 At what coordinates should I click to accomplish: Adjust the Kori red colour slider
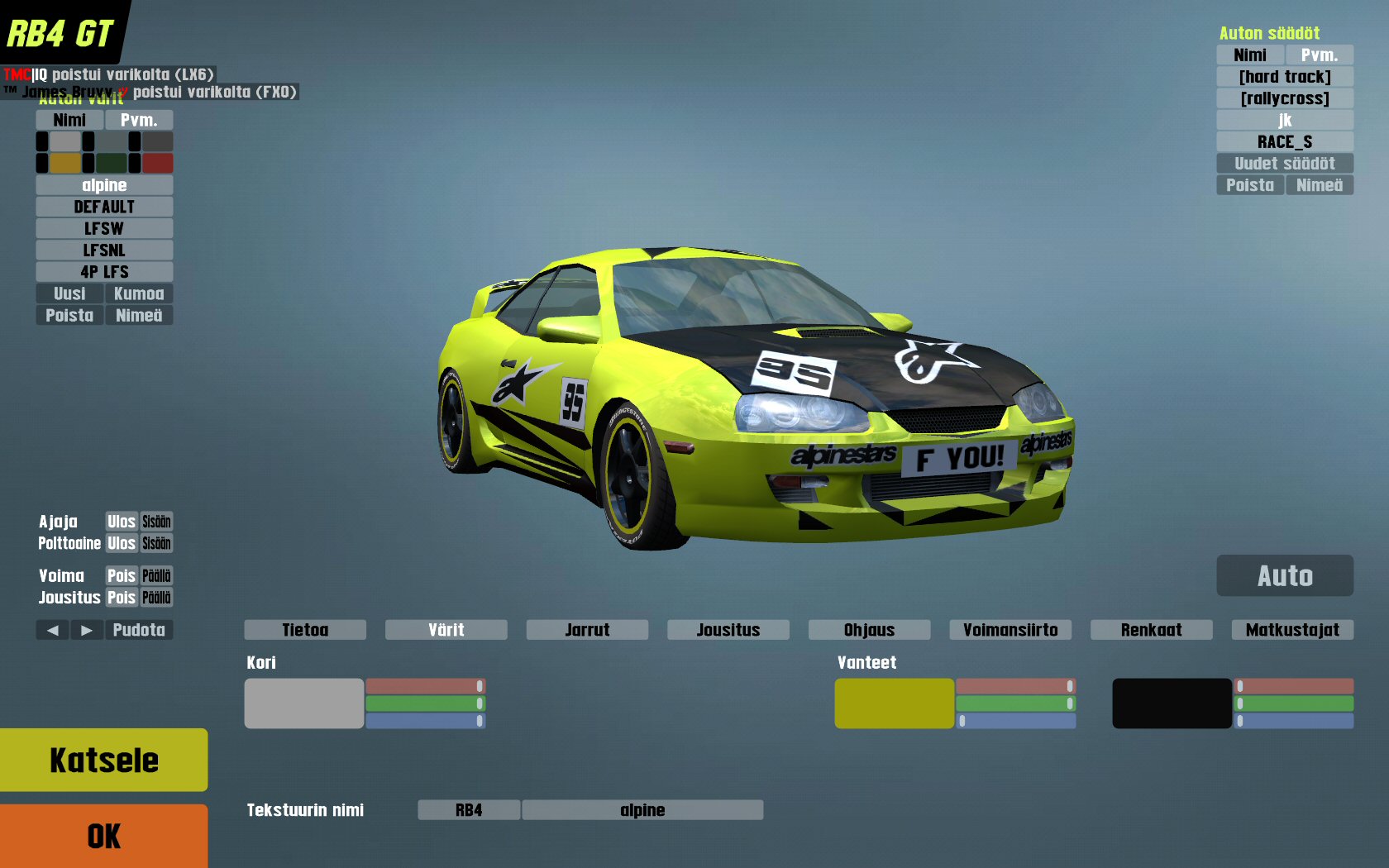point(425,686)
